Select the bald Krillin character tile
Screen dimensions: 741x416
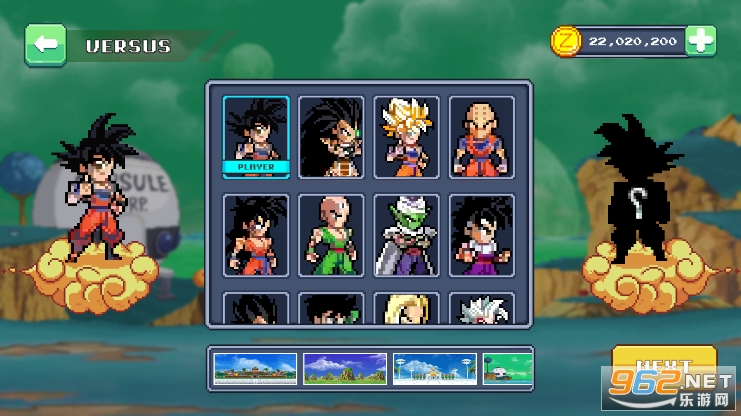[x=481, y=136]
